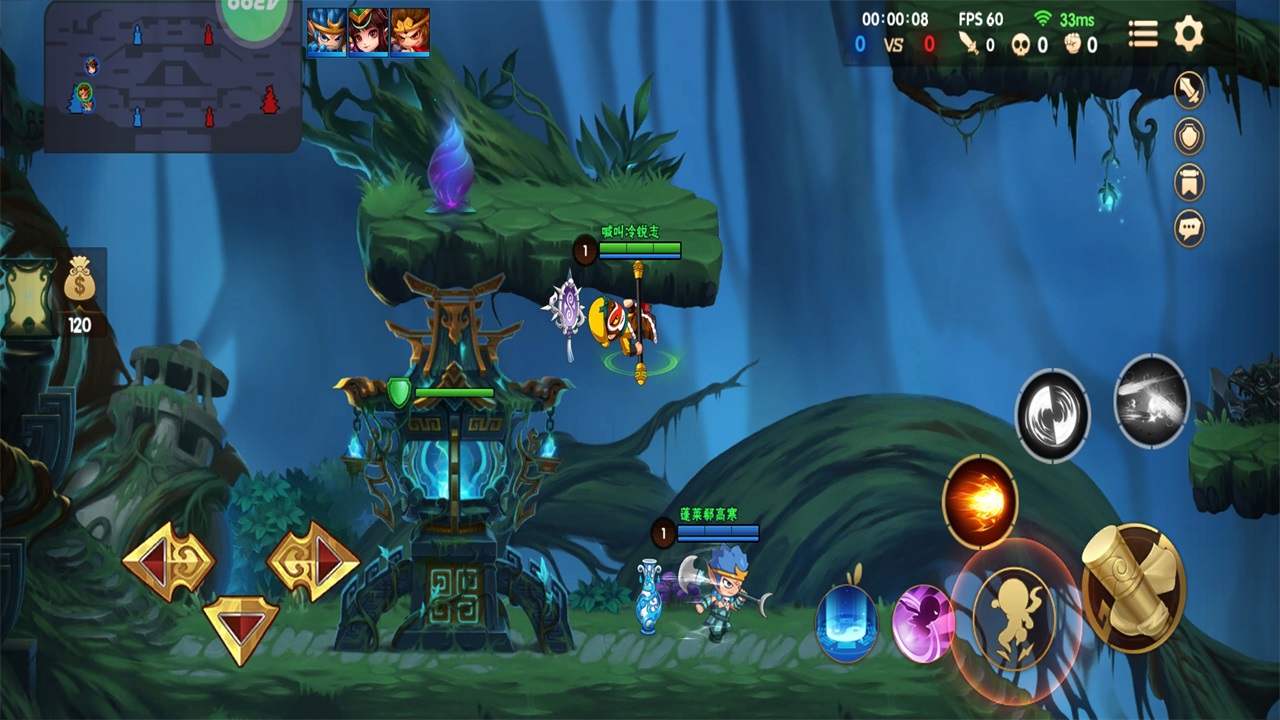Open the chat speech bubble
Viewport: 1280px width, 720px height.
pyautogui.click(x=1189, y=228)
